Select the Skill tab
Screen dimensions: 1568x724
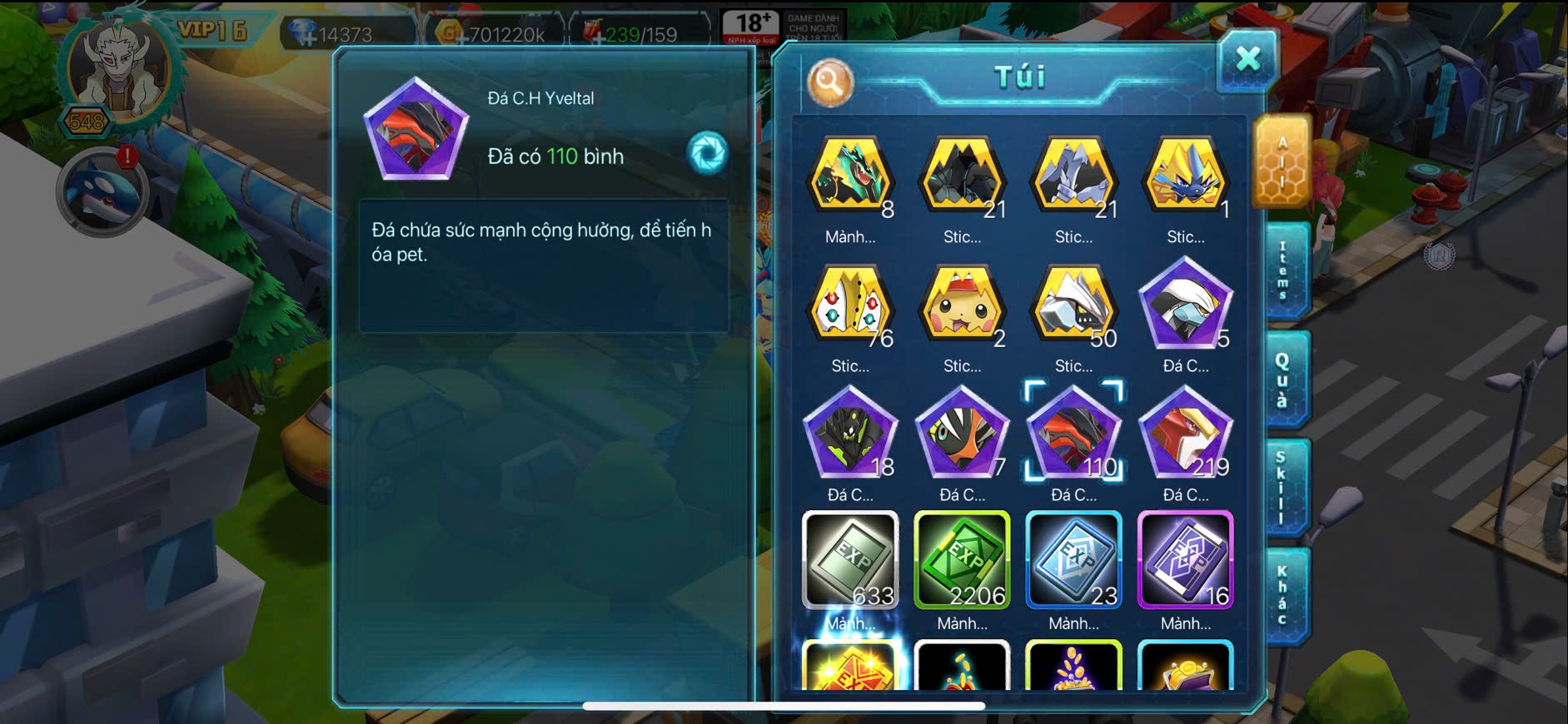(1283, 488)
